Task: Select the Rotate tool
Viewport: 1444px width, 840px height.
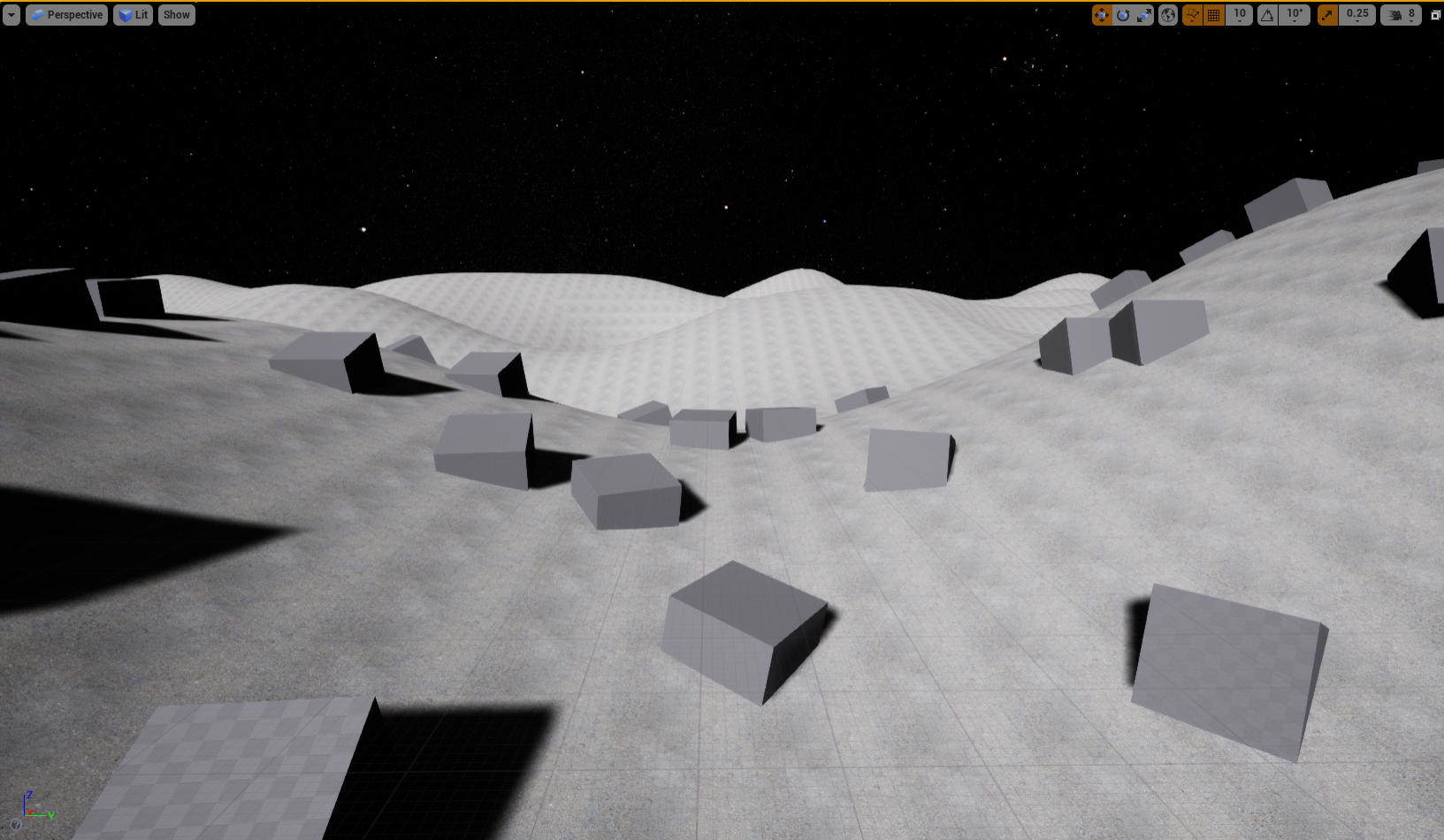Action: [1121, 14]
